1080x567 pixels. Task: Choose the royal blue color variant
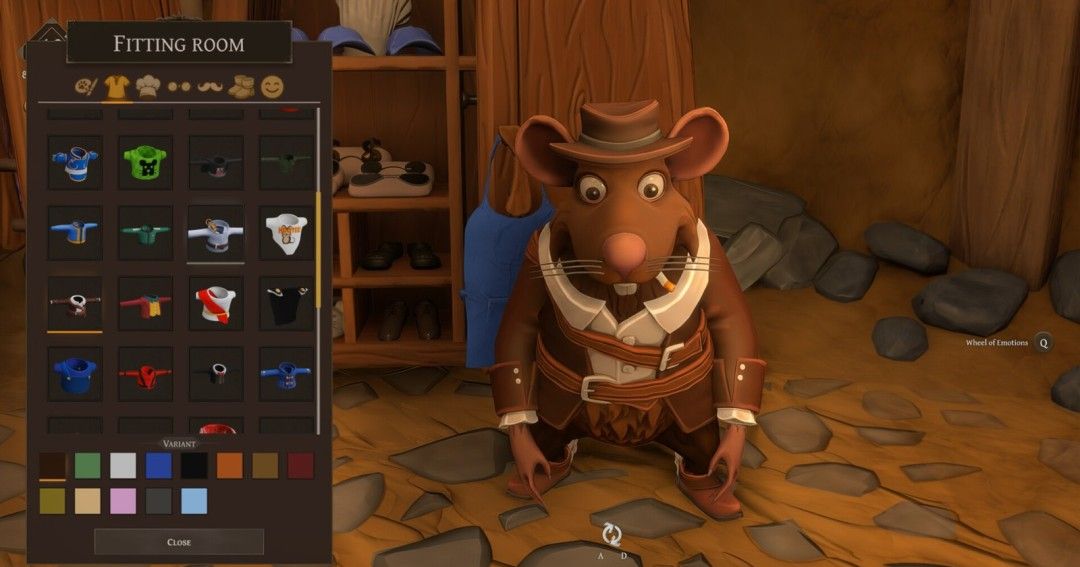click(158, 465)
